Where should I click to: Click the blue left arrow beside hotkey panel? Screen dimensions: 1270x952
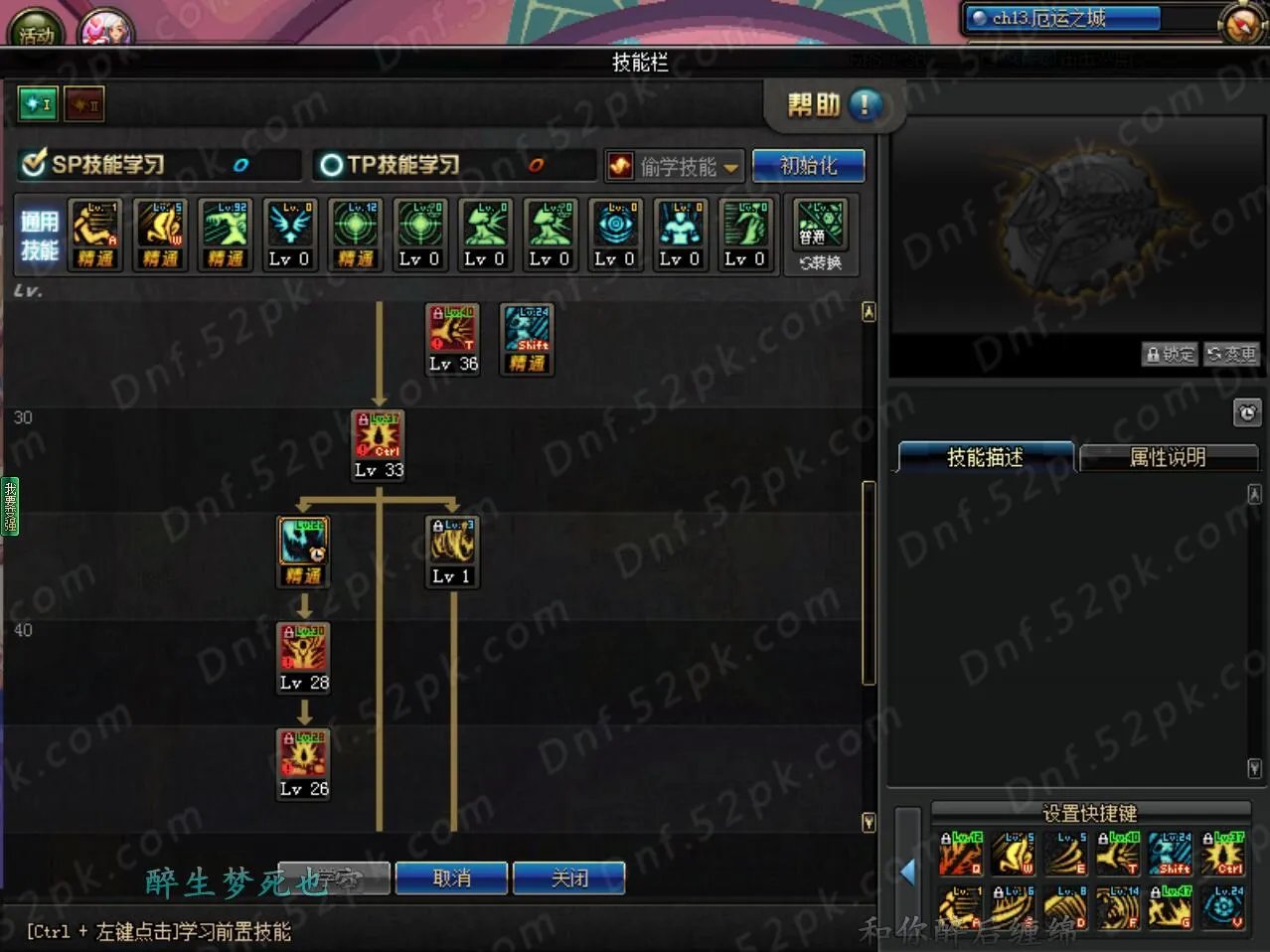coord(907,872)
